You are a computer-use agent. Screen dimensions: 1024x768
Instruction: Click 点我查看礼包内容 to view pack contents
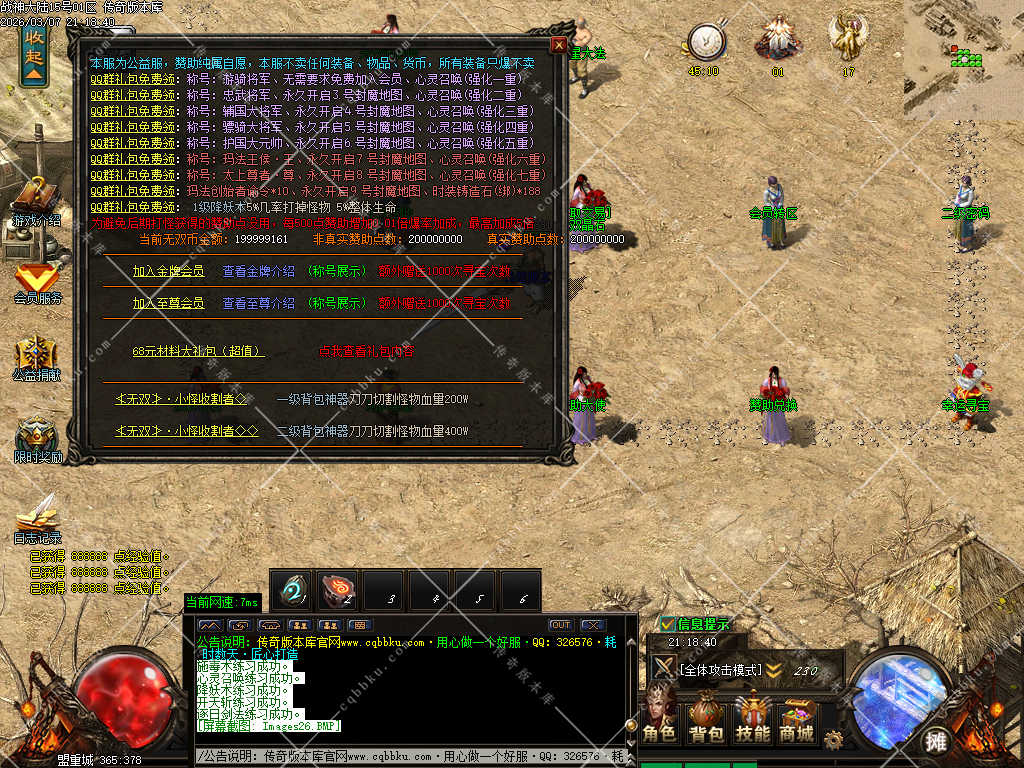point(366,351)
